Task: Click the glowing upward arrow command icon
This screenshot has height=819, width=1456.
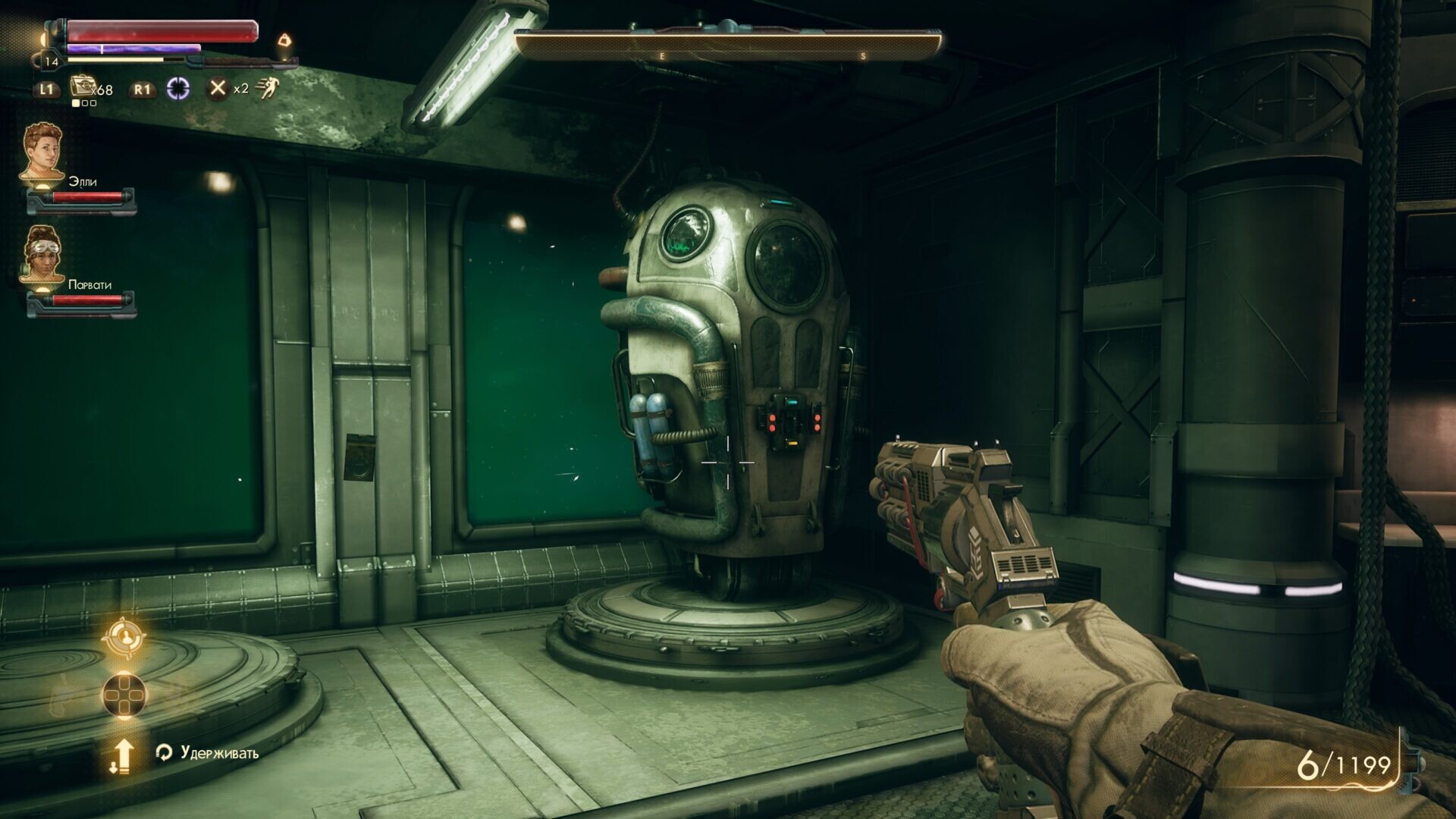Action: pyautogui.click(x=122, y=755)
